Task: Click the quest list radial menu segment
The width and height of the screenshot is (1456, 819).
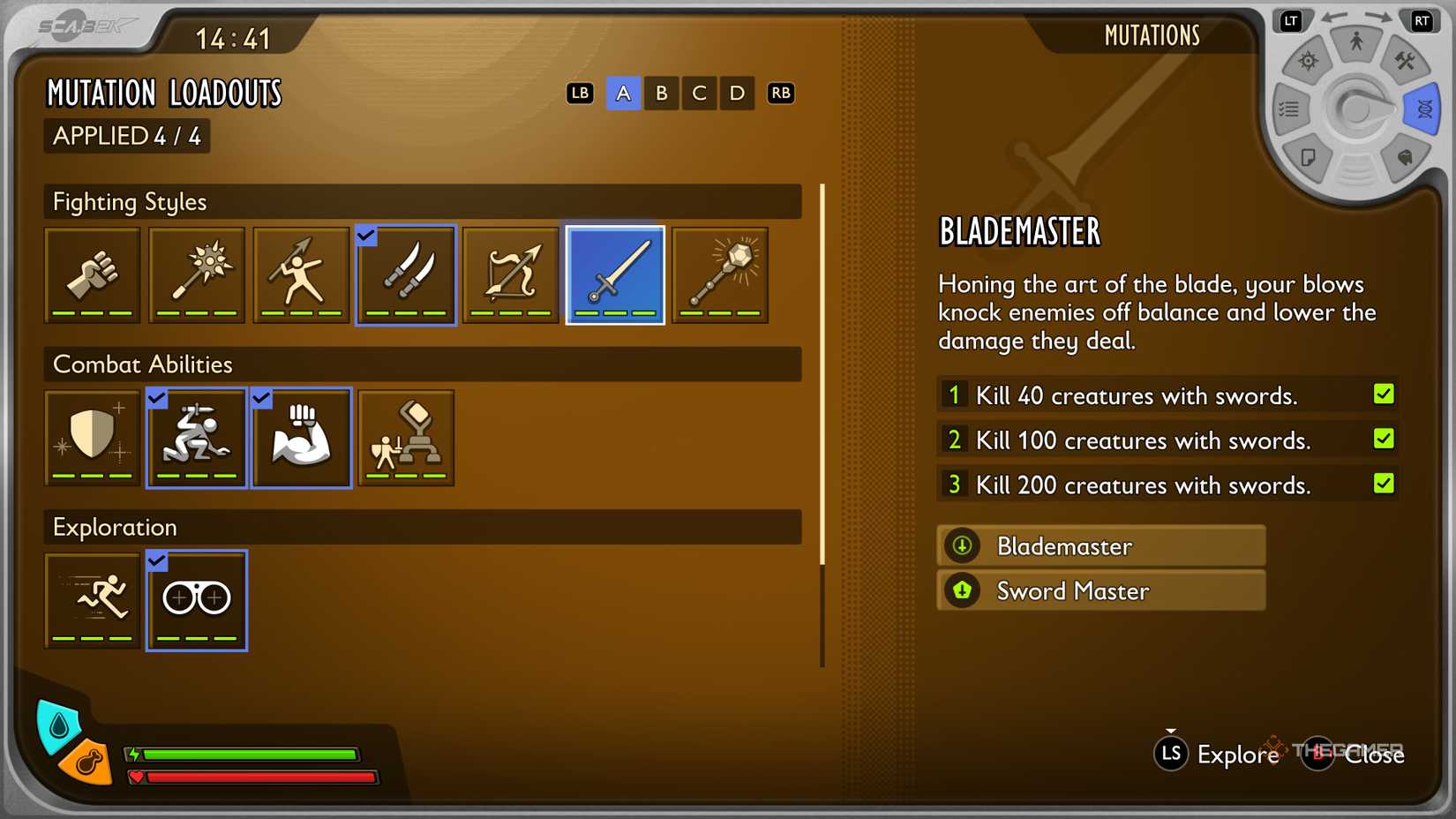Action: pos(1289,108)
